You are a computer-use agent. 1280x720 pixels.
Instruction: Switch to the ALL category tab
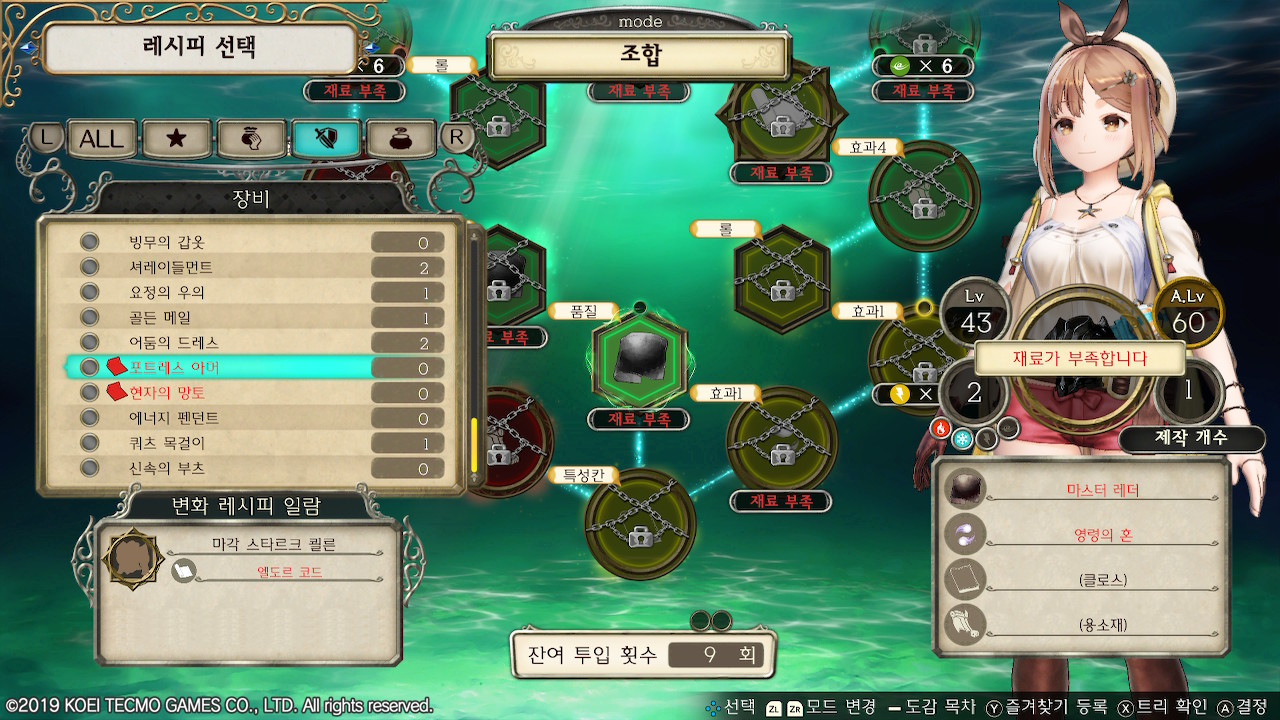click(x=102, y=138)
